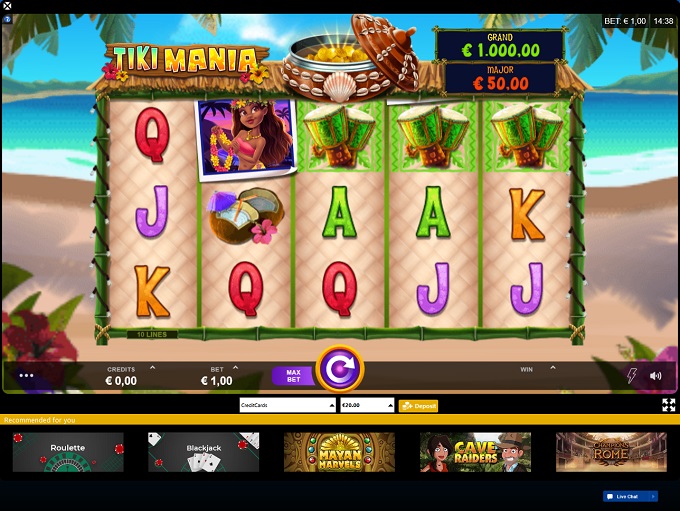Start a Live Chat session
680x511 pixels.
tap(630, 496)
